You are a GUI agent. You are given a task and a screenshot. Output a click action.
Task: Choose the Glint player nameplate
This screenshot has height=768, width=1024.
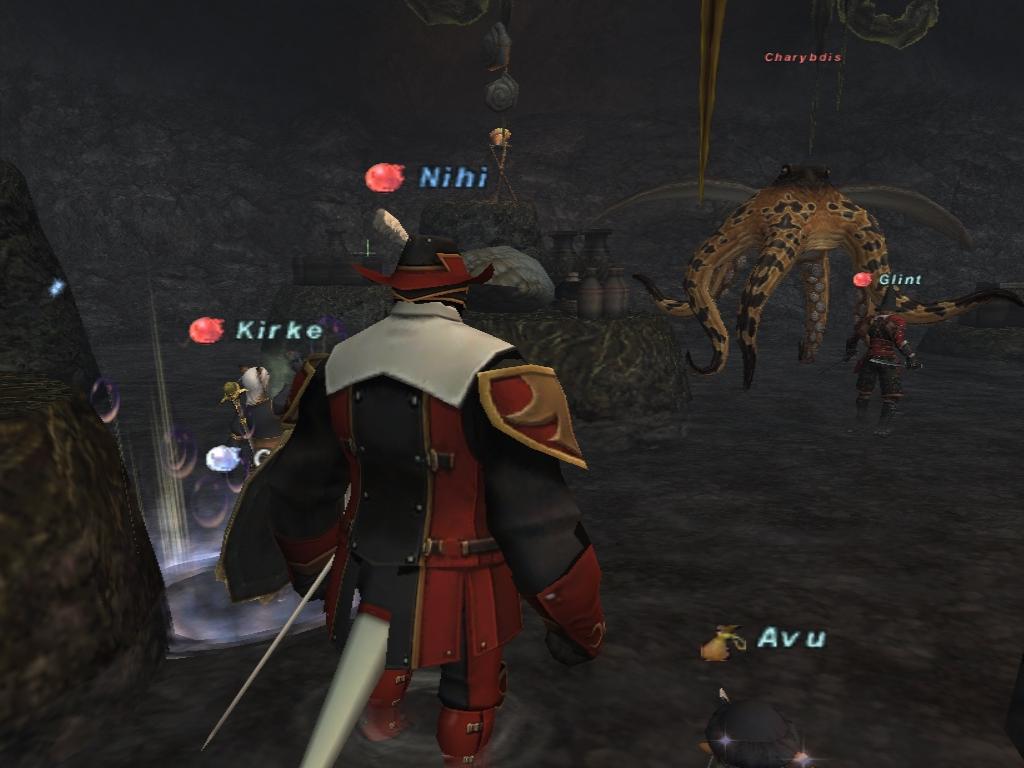pyautogui.click(x=899, y=280)
